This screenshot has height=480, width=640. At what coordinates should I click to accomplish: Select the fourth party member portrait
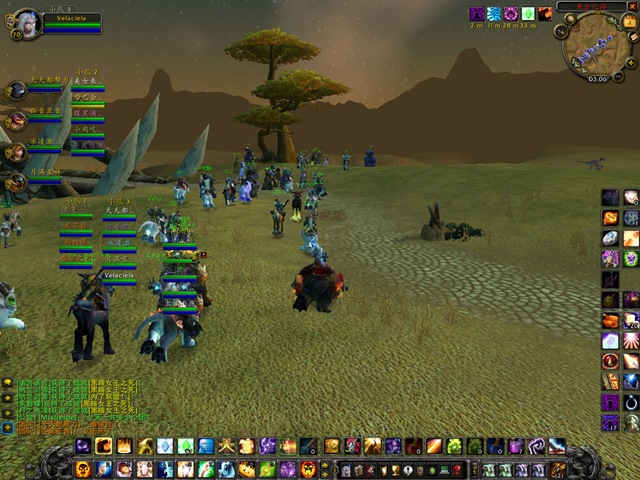pyautogui.click(x=16, y=182)
